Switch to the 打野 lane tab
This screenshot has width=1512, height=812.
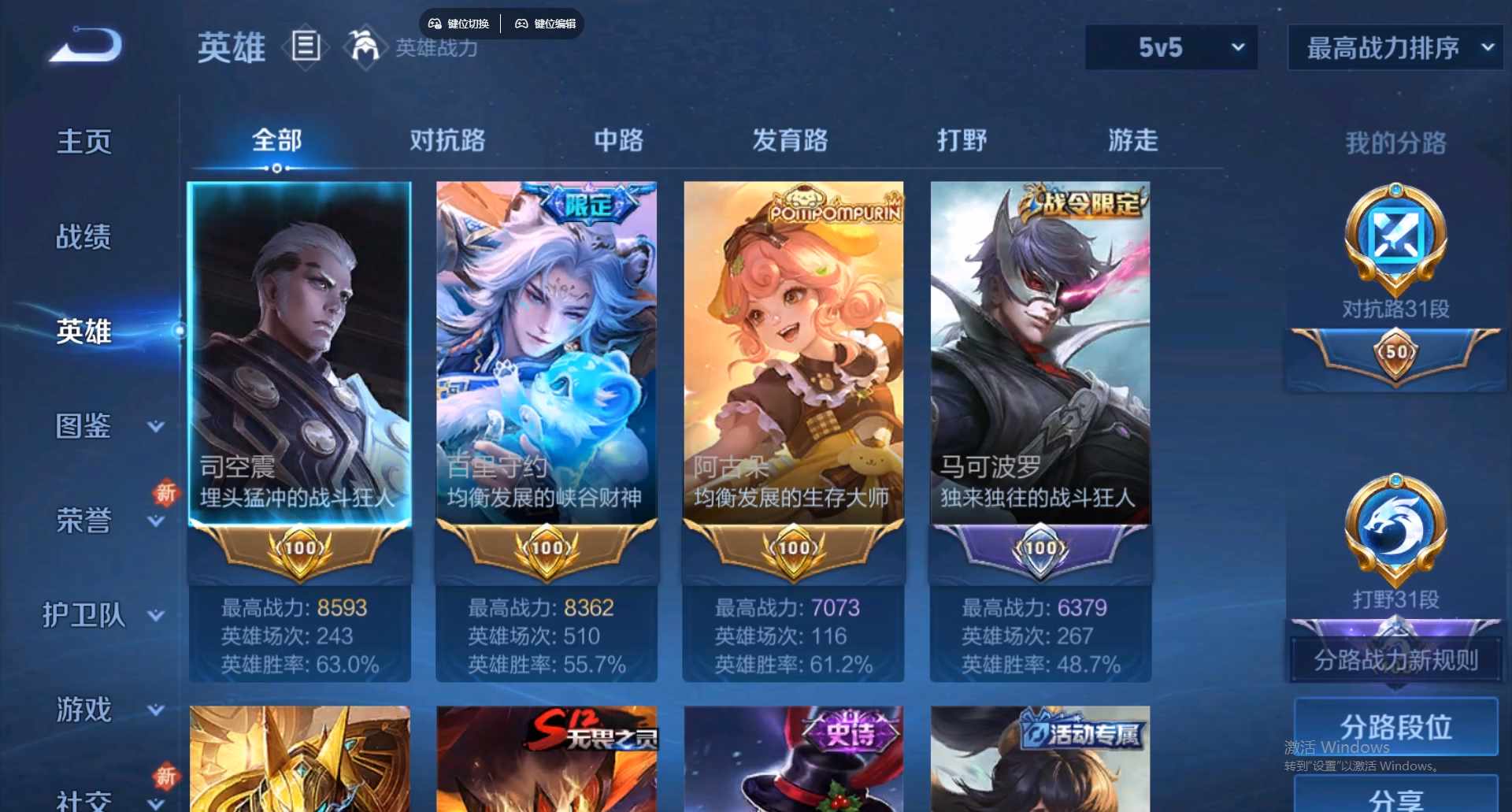962,140
